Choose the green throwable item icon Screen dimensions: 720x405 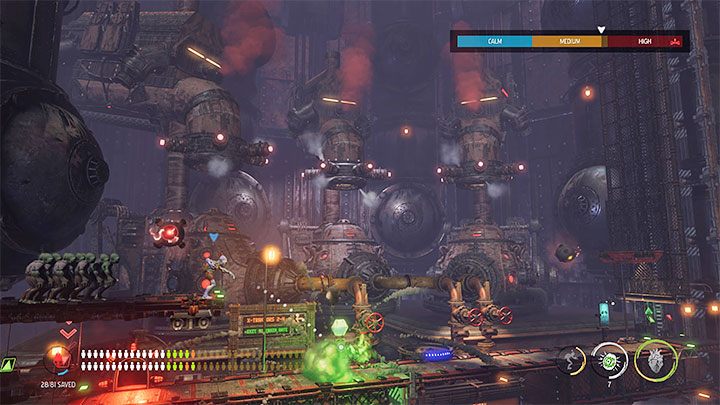pyautogui.click(x=608, y=361)
